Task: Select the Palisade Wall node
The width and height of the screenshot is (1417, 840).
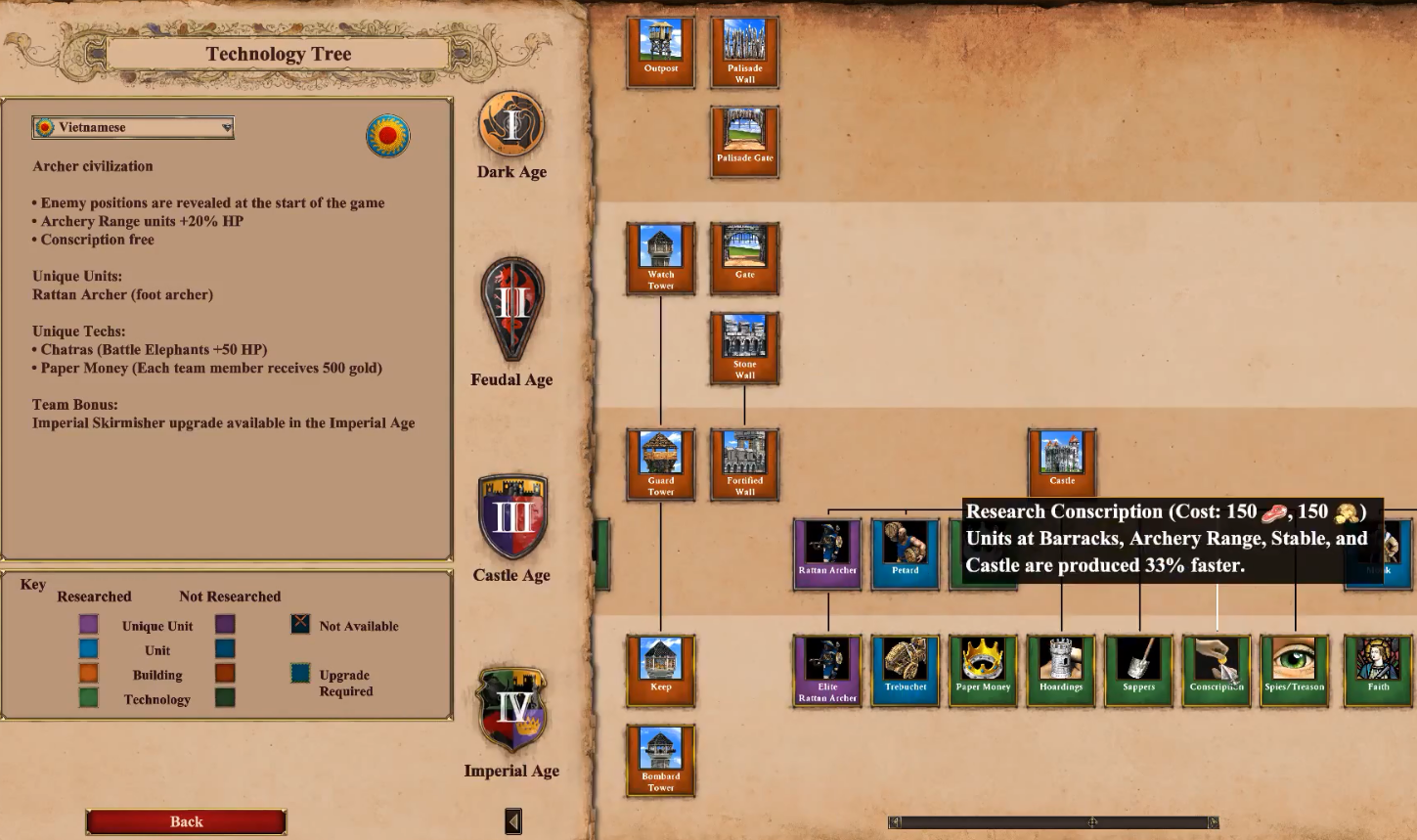Action: click(x=744, y=52)
